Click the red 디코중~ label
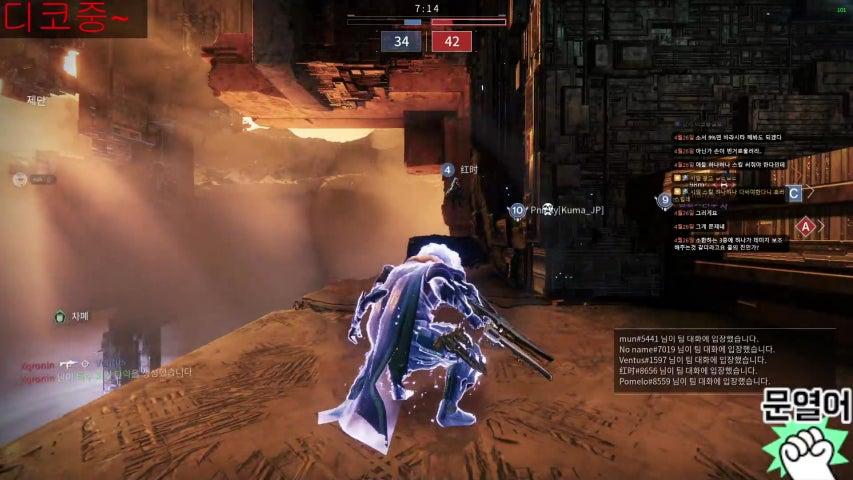This screenshot has width=853, height=480. click(x=72, y=19)
